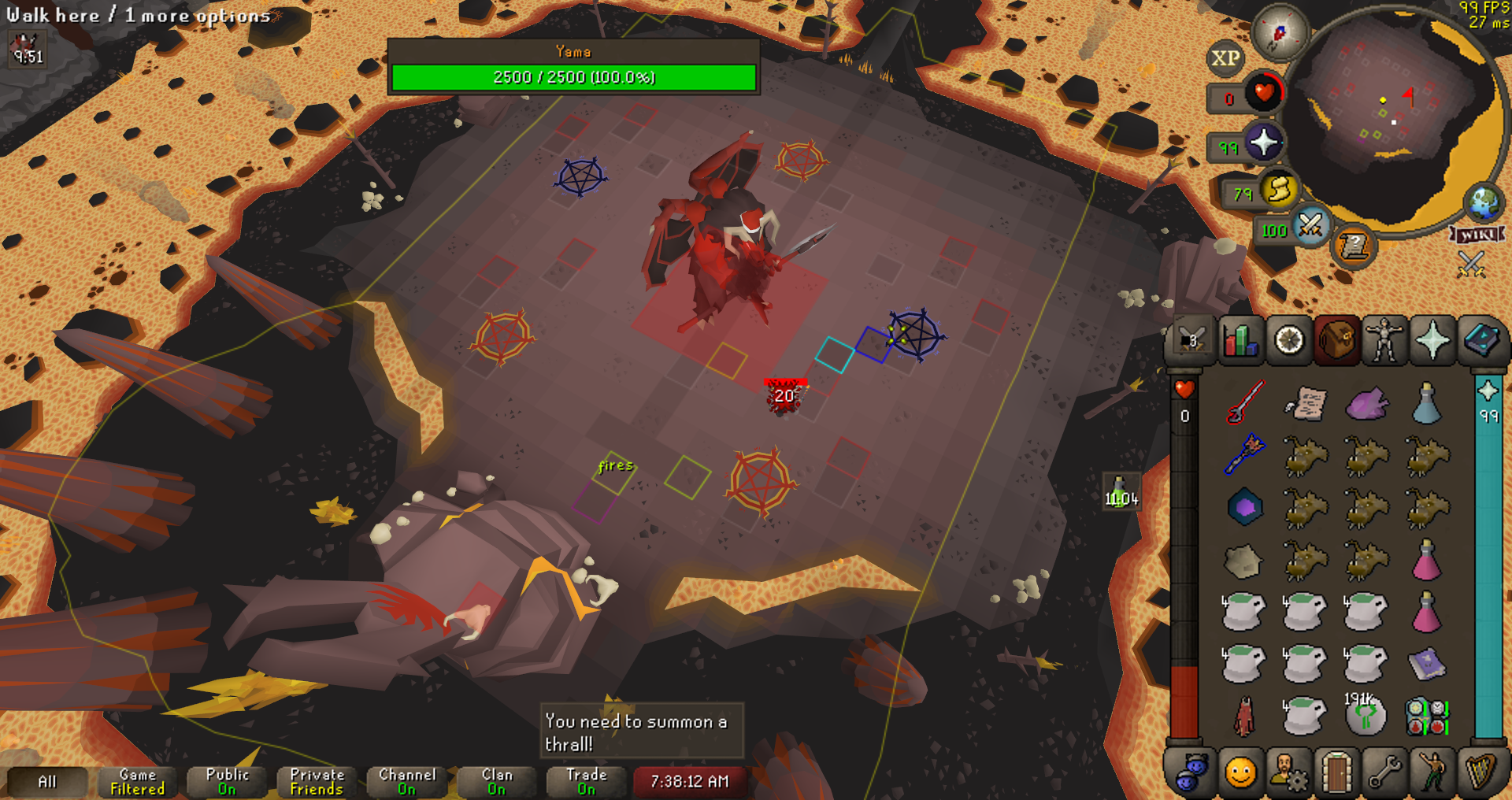
Task: Click the Wiki lookup button
Action: pyautogui.click(x=1477, y=235)
